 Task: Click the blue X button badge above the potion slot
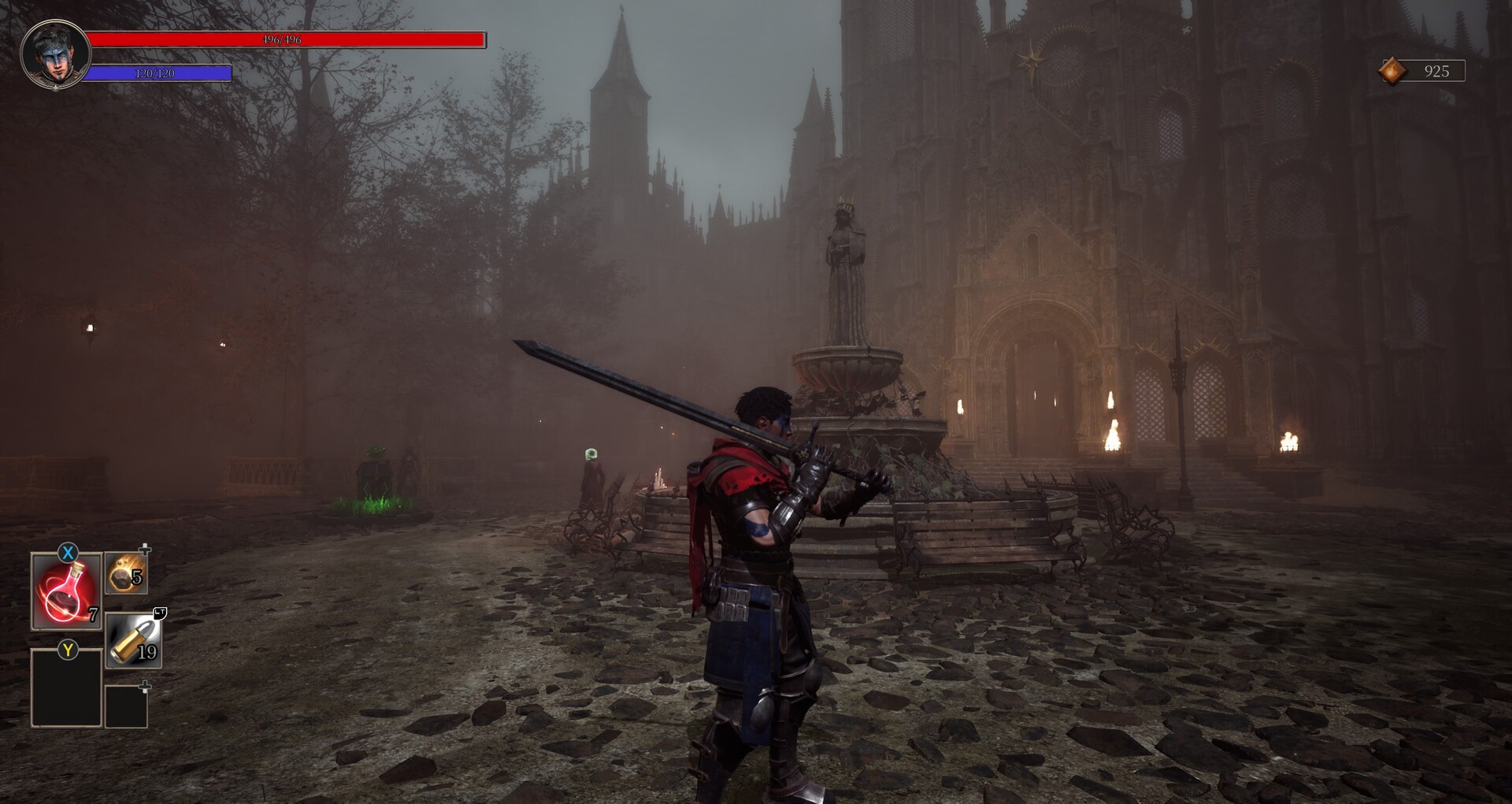click(67, 554)
